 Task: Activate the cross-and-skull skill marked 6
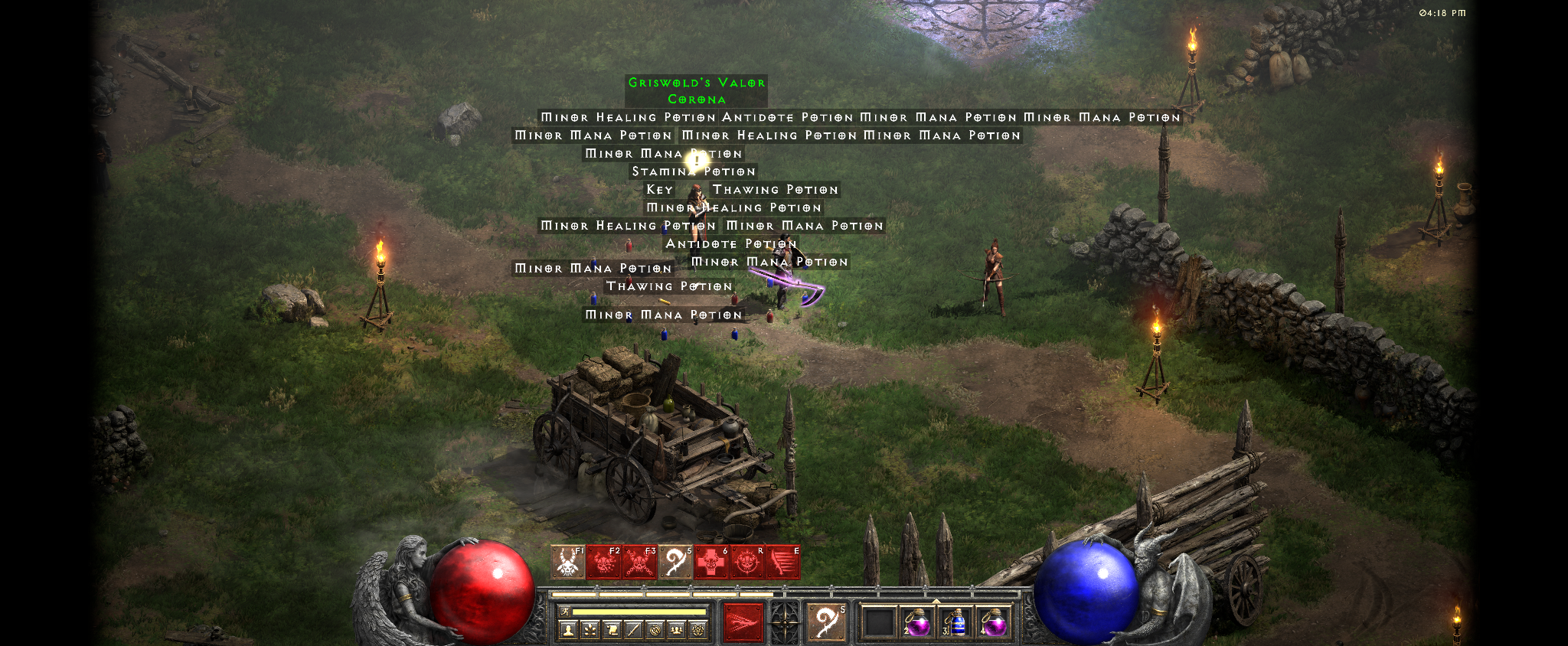pos(711,563)
